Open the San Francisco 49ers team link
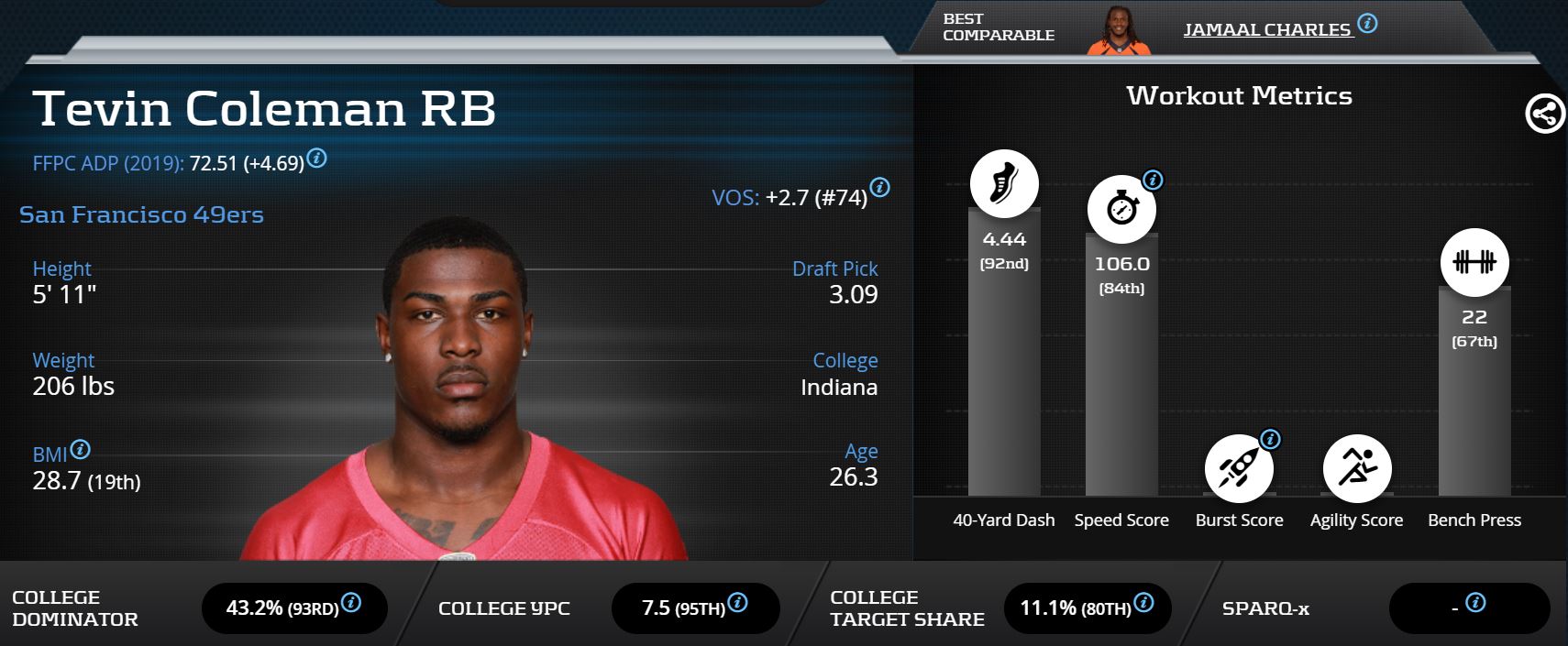This screenshot has height=646, width=1568. 141,214
